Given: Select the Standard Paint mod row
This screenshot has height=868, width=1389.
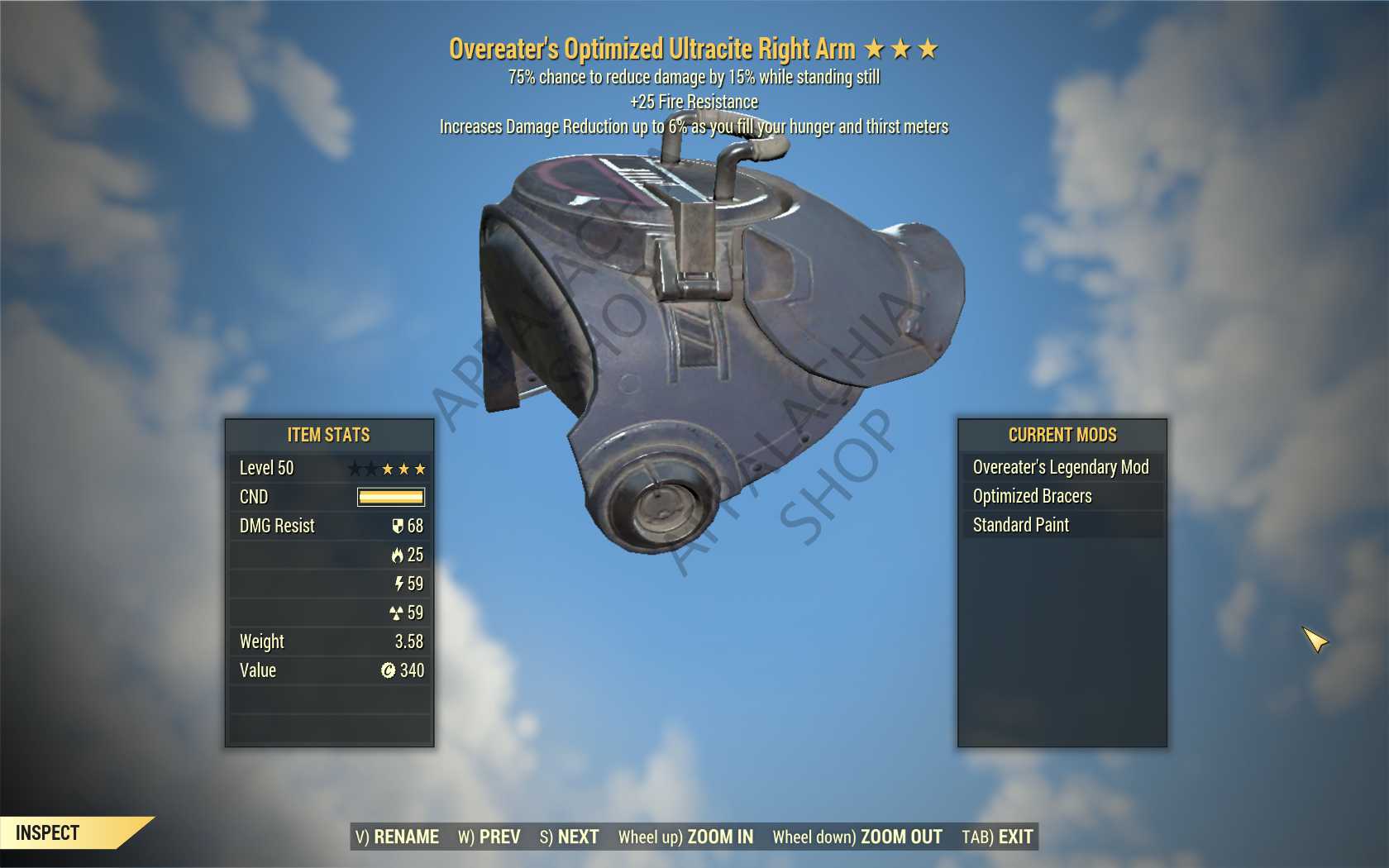Looking at the screenshot, I should tap(1061, 525).
